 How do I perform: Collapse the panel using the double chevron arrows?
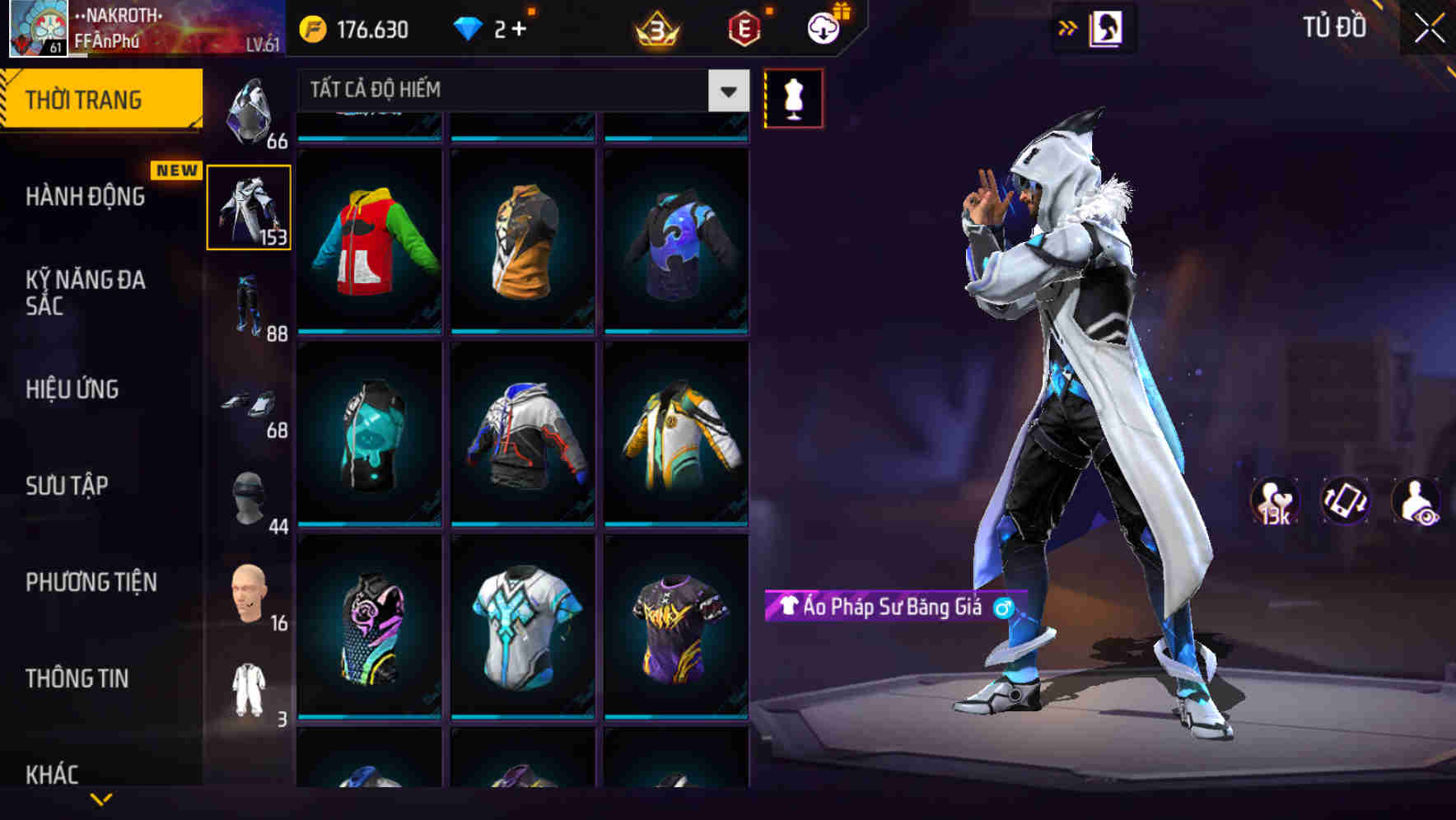click(1066, 26)
